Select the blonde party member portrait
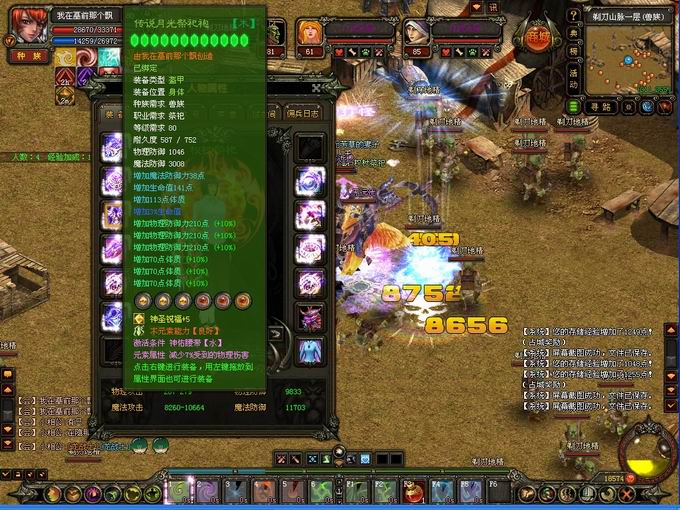This screenshot has width=680, height=510. (x=305, y=32)
